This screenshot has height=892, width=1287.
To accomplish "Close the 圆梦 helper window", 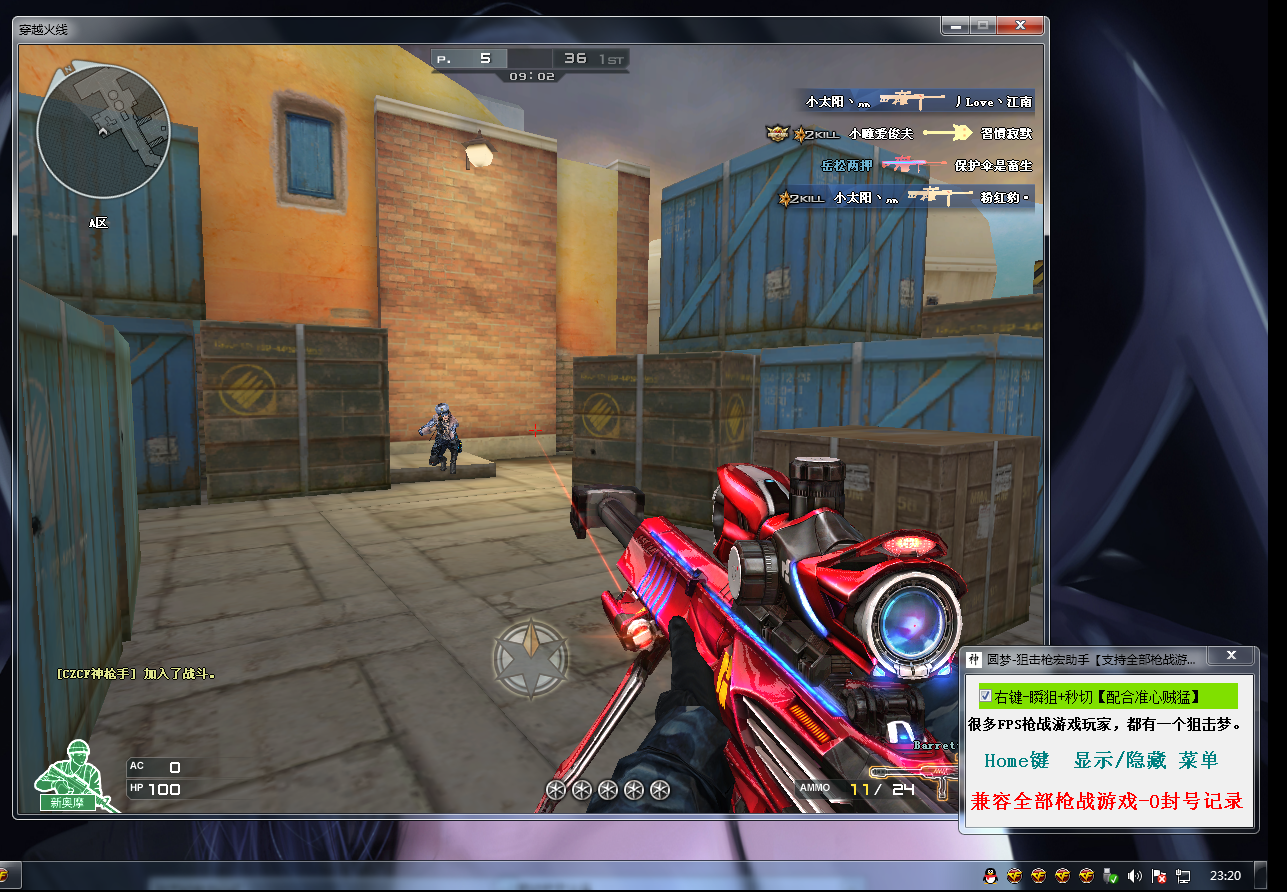I will coord(1232,655).
